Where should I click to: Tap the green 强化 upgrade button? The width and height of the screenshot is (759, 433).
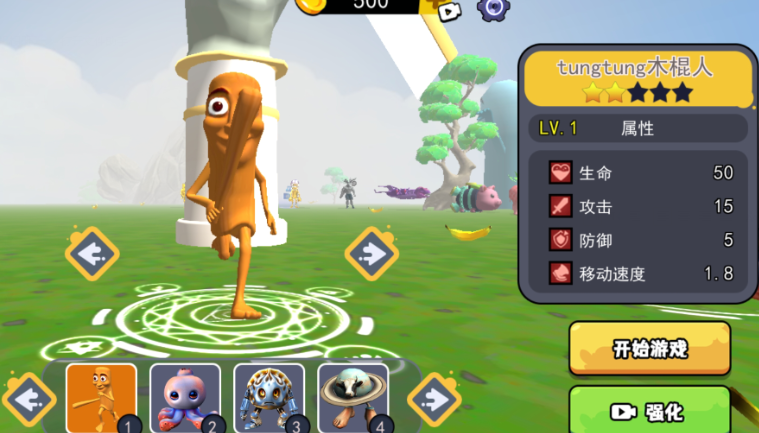pyautogui.click(x=649, y=410)
